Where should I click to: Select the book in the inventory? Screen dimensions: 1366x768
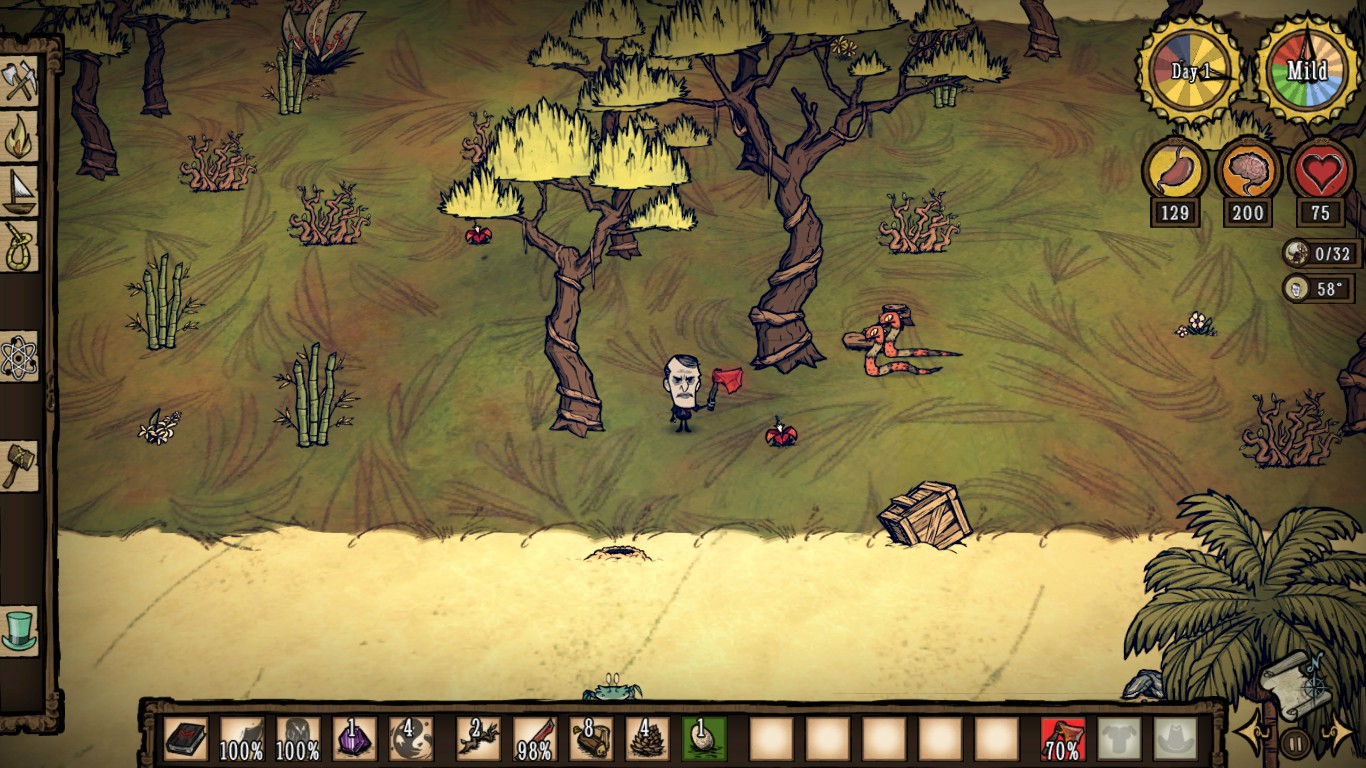click(185, 739)
